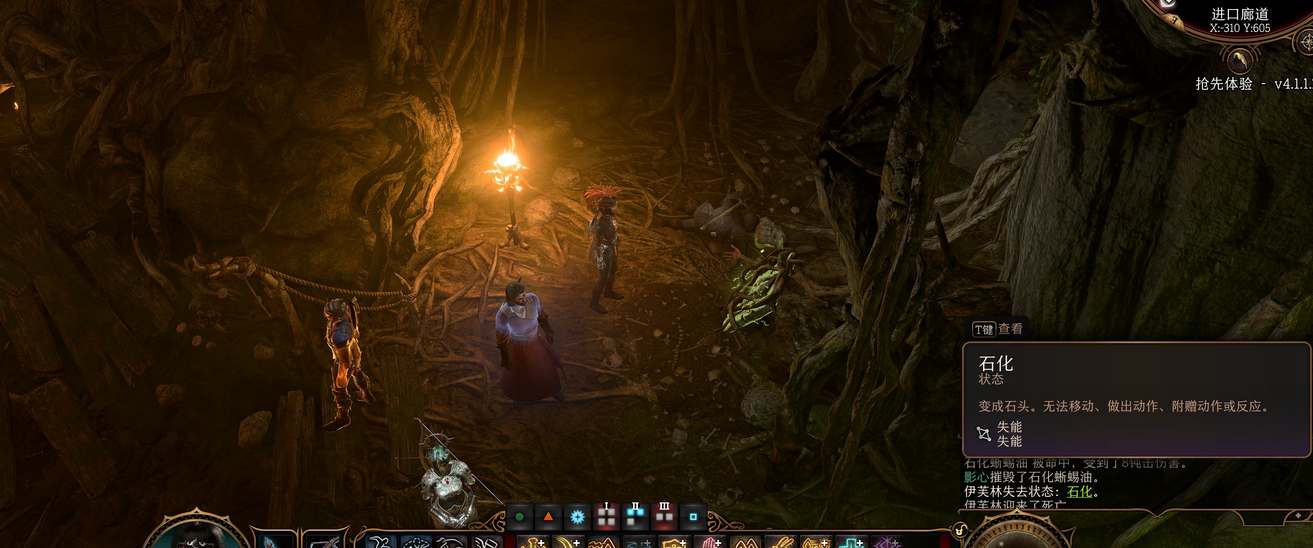Pick spell slot level II filter

[x=635, y=518]
